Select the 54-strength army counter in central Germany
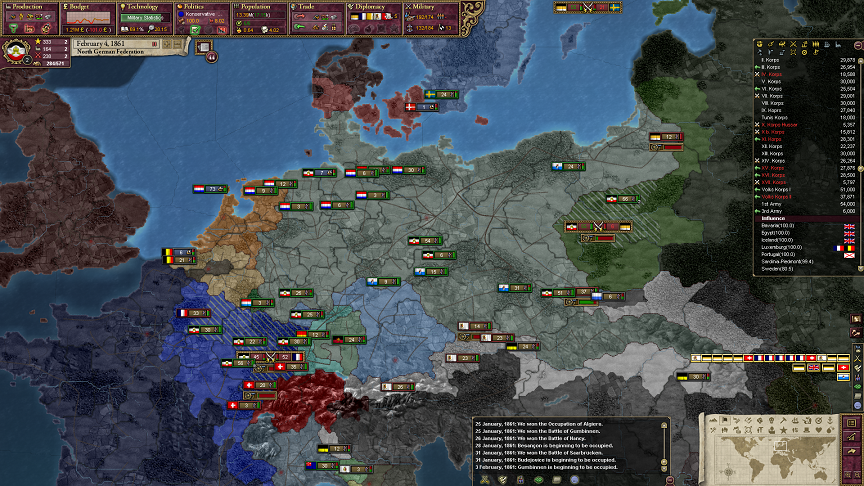The image size is (864, 486). click(x=427, y=241)
